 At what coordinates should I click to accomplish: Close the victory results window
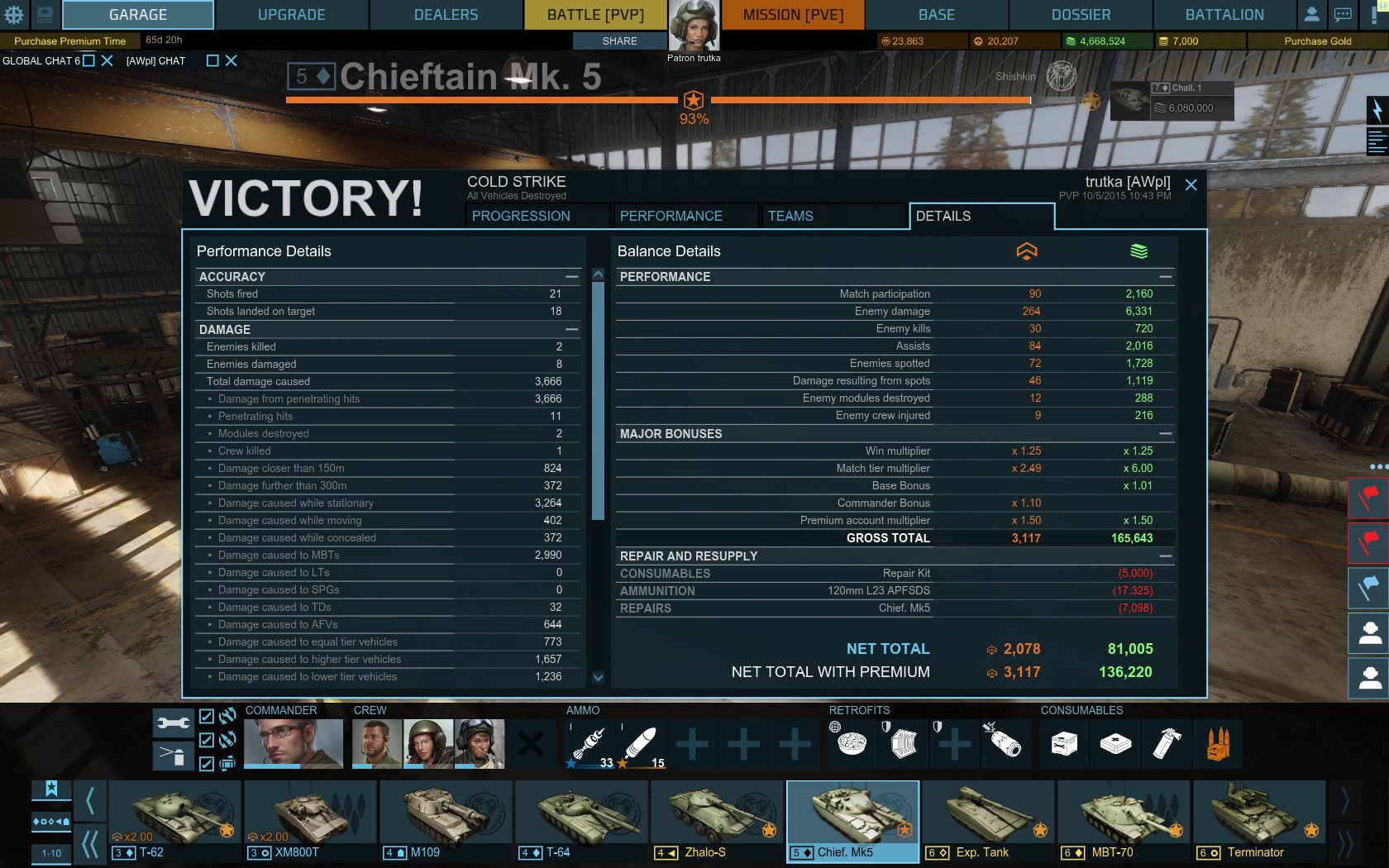[x=1191, y=185]
